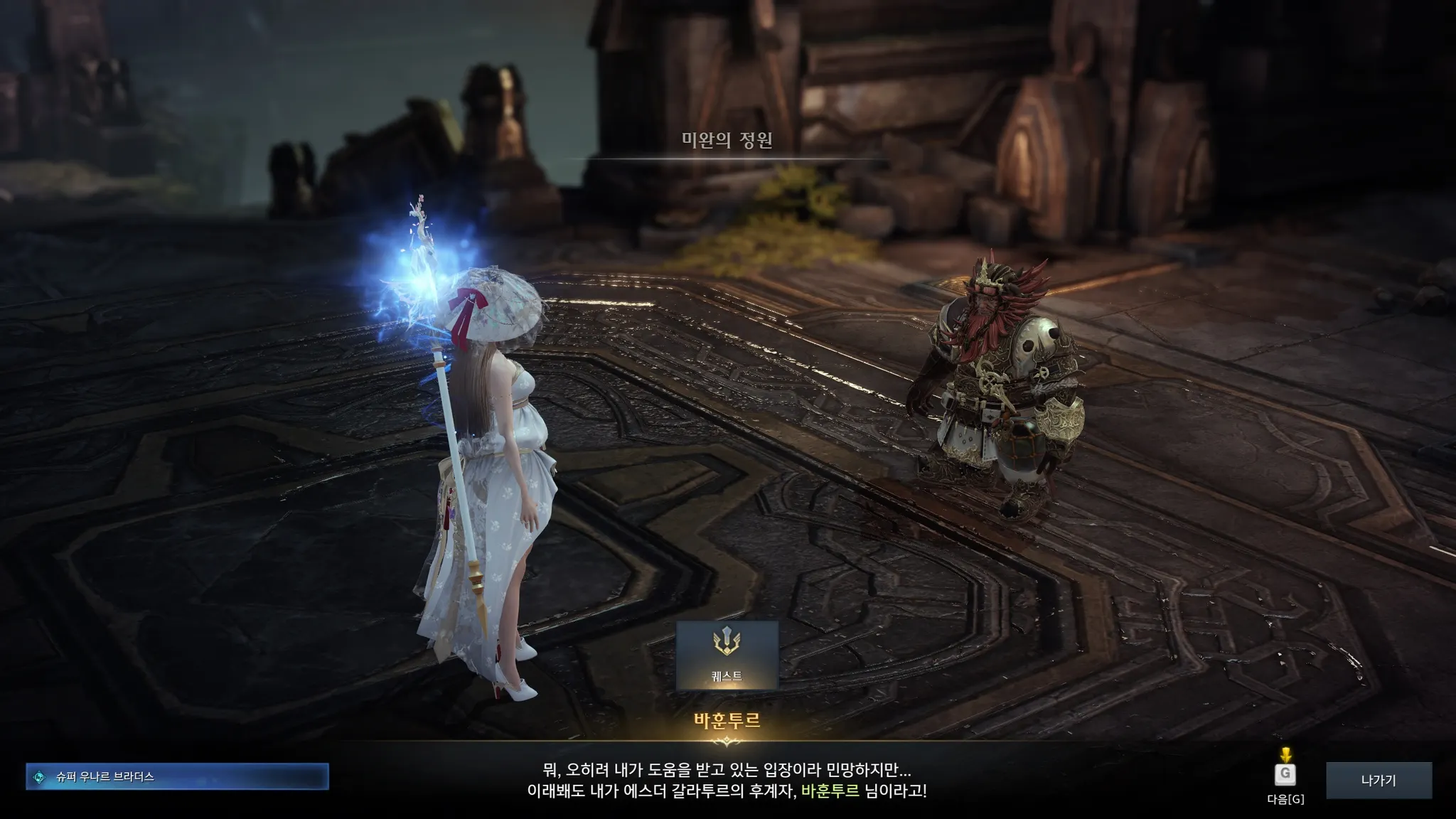Open the 퀘스트 quest dialogue option
Viewport: 1456px width, 819px height.
727,655
